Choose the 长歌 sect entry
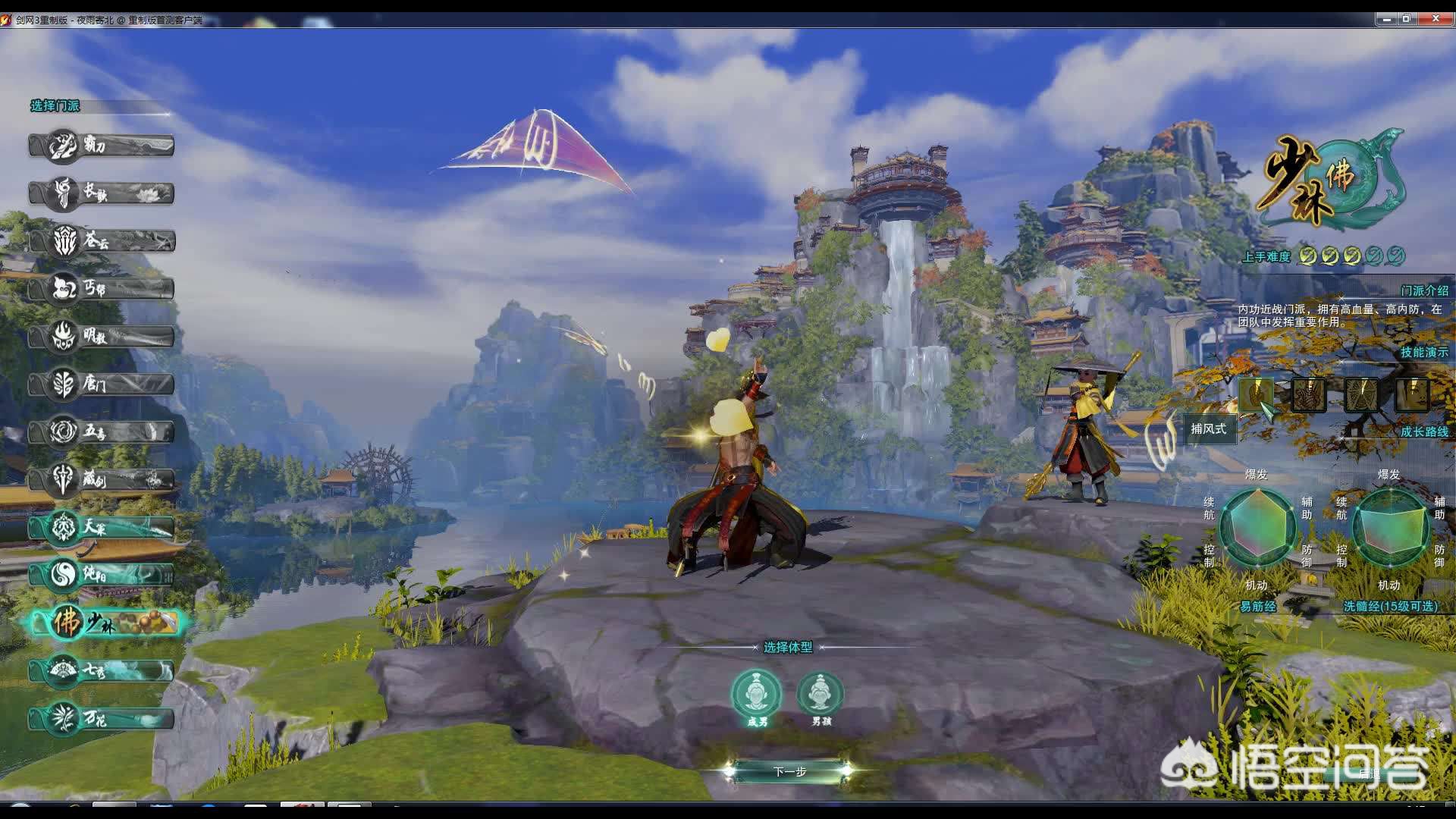 click(x=101, y=193)
